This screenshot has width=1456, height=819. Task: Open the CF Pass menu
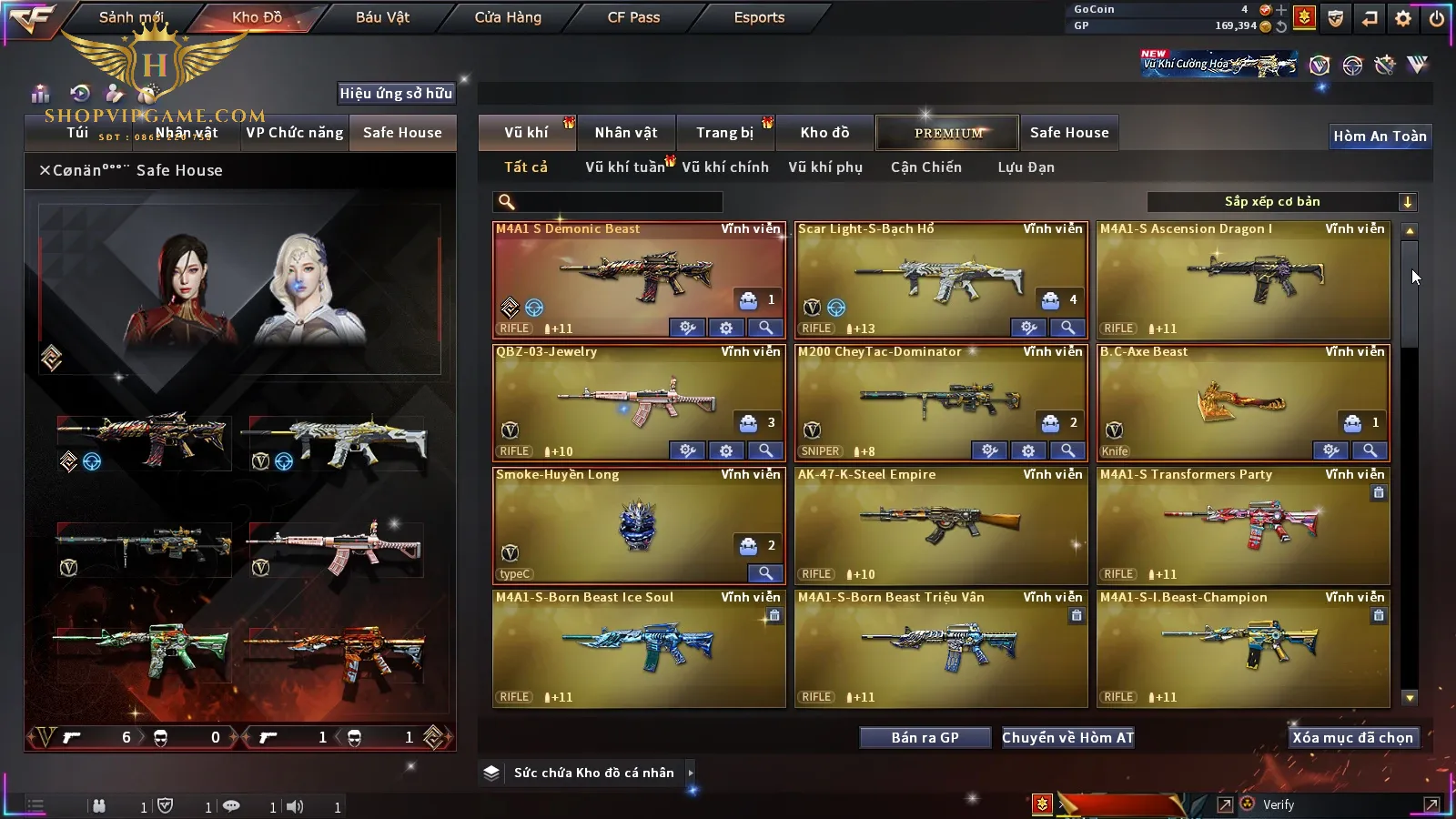(x=633, y=17)
